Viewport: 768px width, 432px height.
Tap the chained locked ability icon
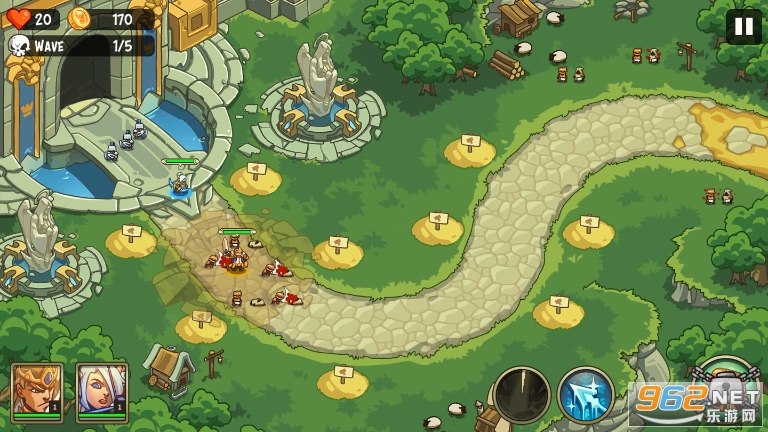coord(723,378)
